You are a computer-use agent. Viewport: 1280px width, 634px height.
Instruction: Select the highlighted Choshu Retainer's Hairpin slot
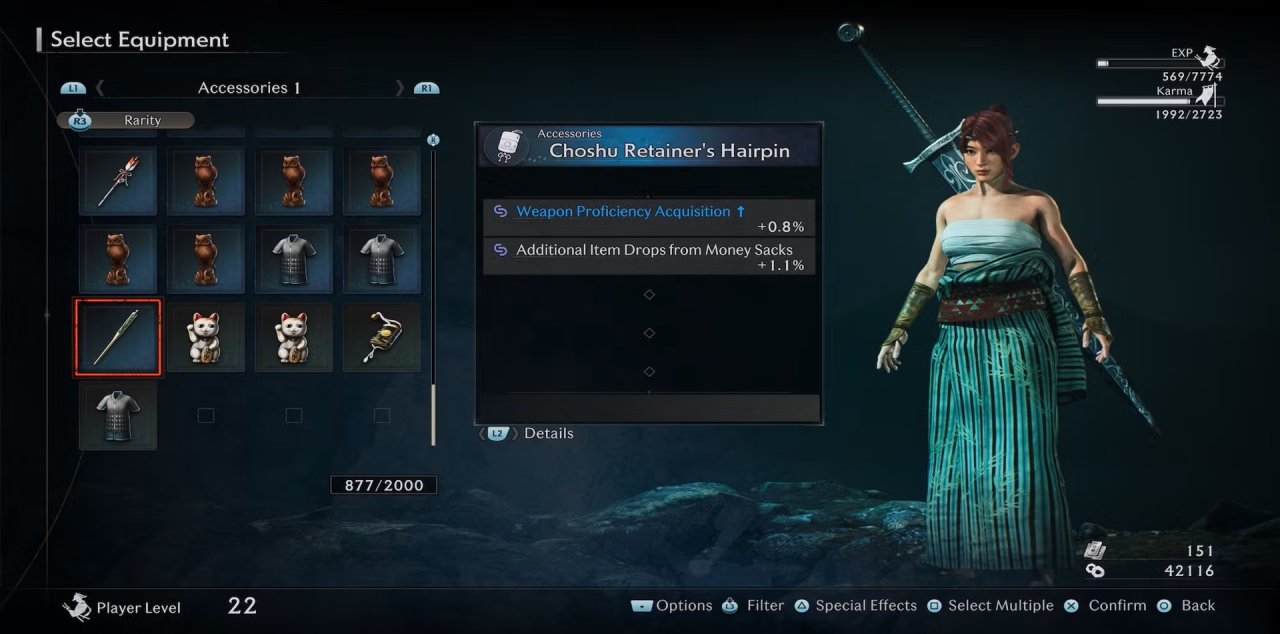tap(118, 336)
